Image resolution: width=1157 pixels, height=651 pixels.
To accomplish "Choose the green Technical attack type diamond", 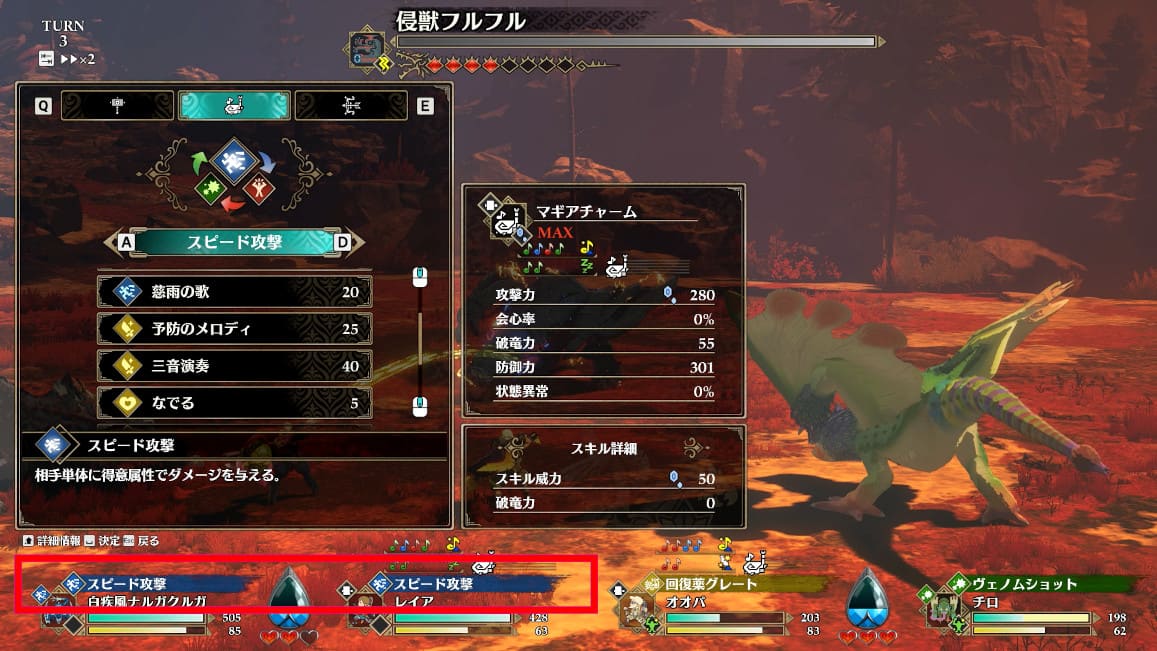I will pos(211,186).
